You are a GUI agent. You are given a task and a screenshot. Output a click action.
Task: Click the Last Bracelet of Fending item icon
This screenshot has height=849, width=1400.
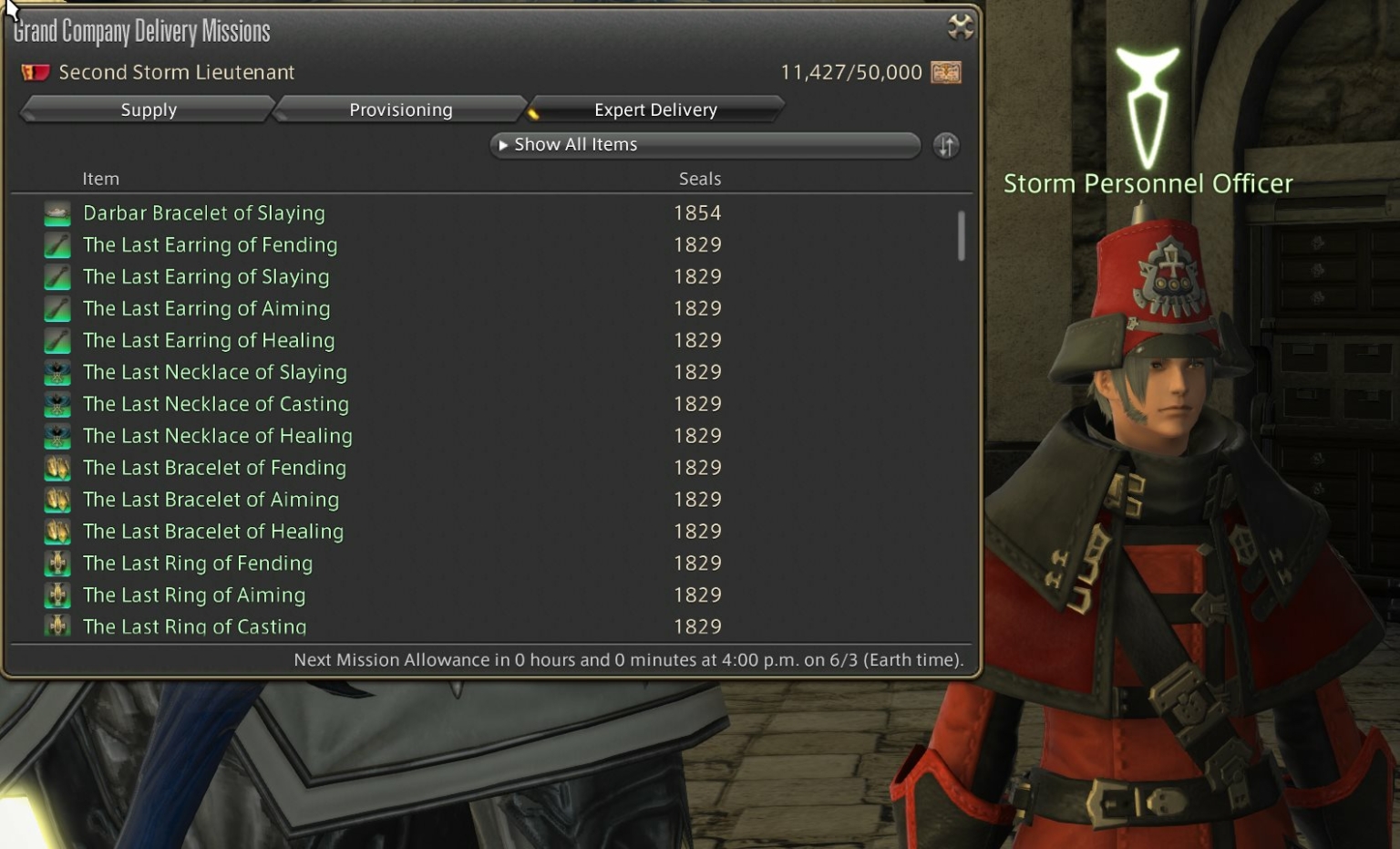(57, 467)
